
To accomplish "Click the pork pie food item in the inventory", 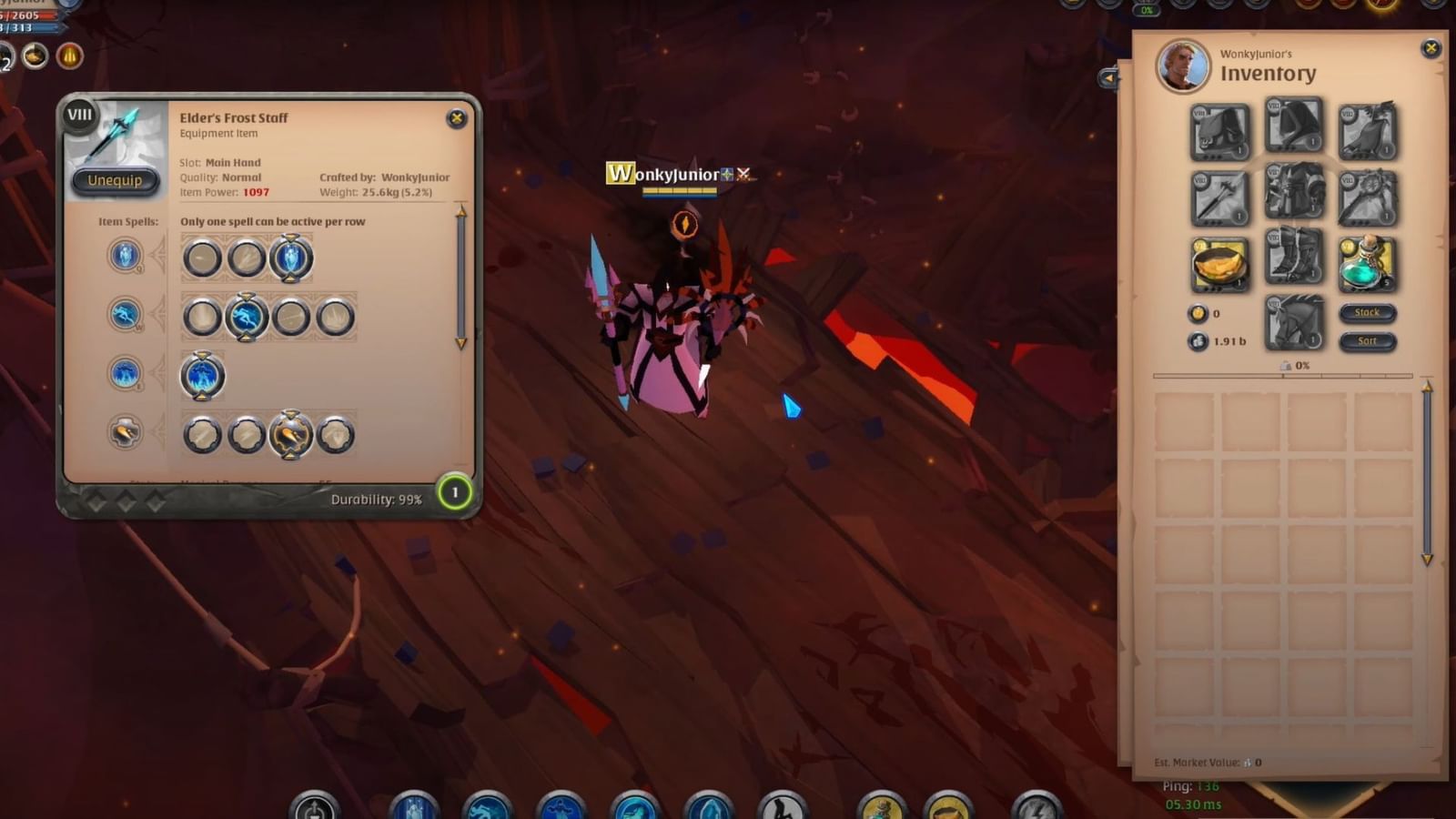I will [x=1219, y=264].
